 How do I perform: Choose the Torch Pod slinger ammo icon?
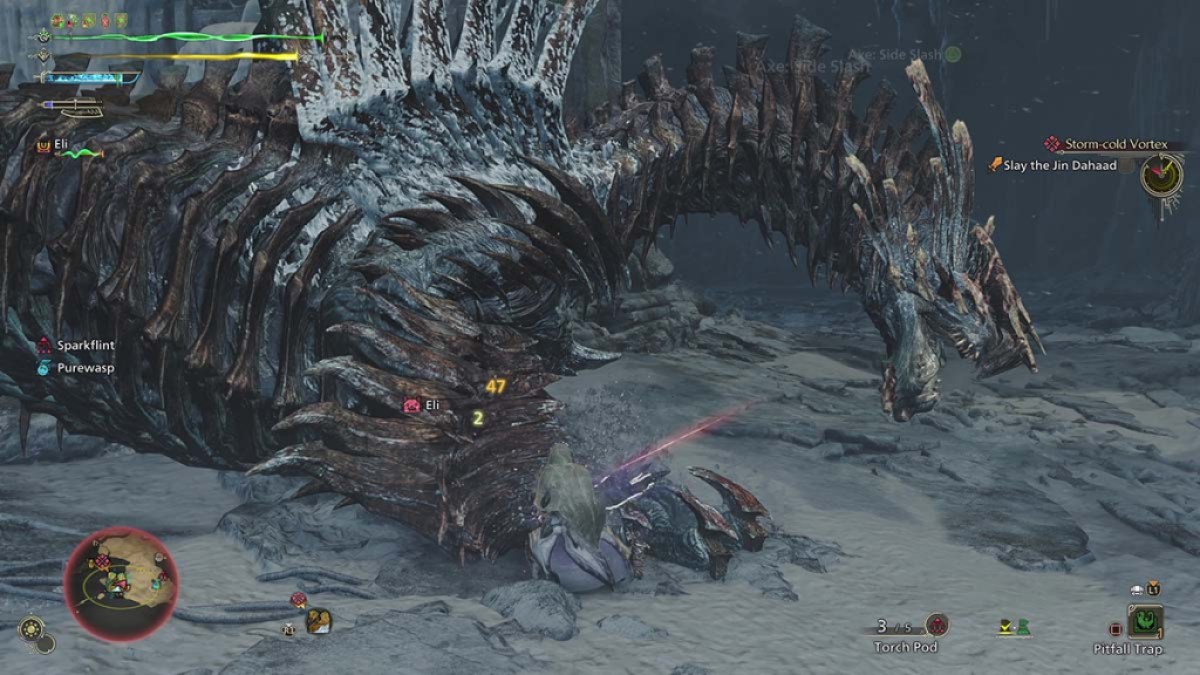(936, 625)
